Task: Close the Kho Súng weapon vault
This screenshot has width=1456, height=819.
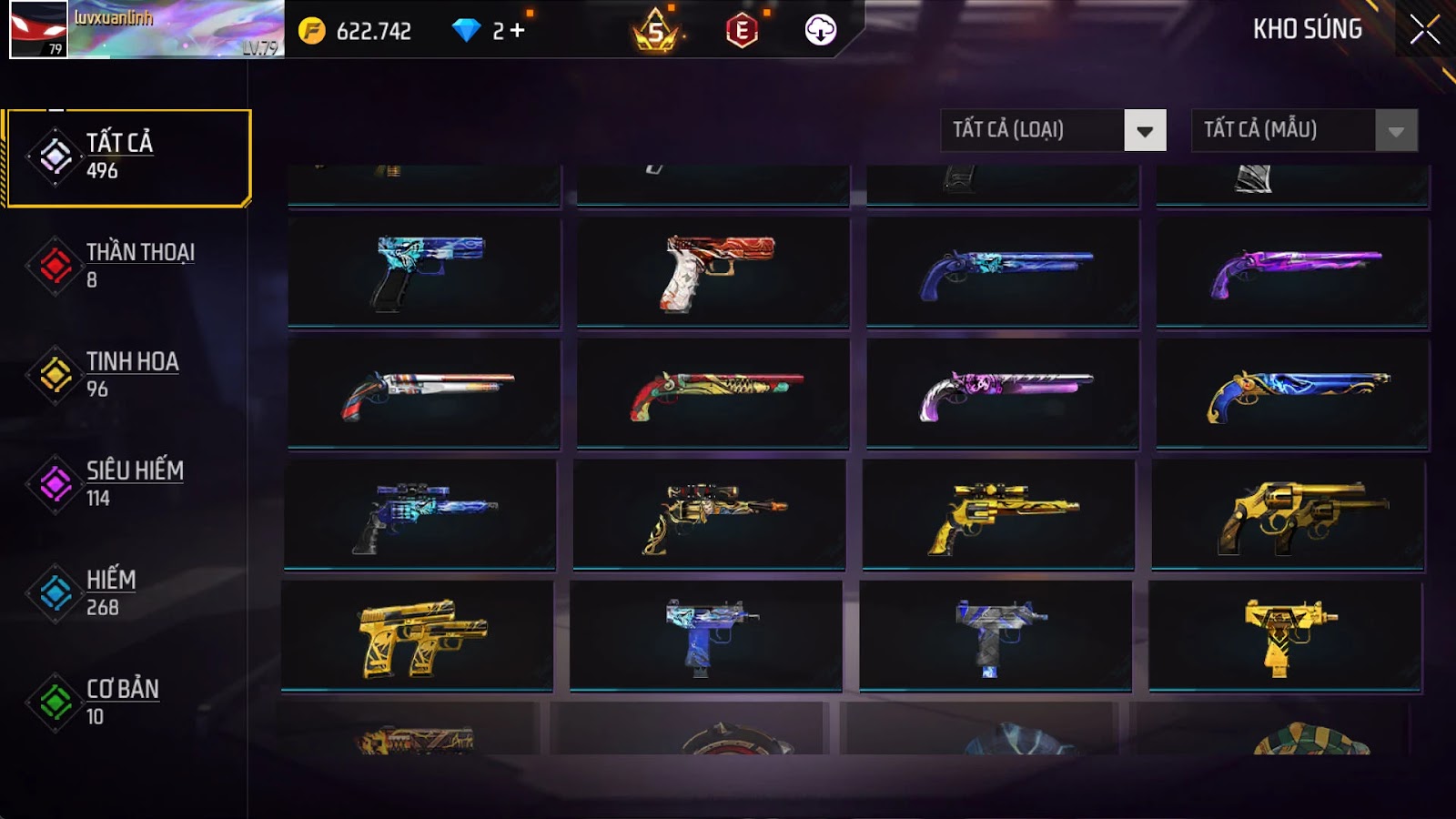Action: 1424,30
